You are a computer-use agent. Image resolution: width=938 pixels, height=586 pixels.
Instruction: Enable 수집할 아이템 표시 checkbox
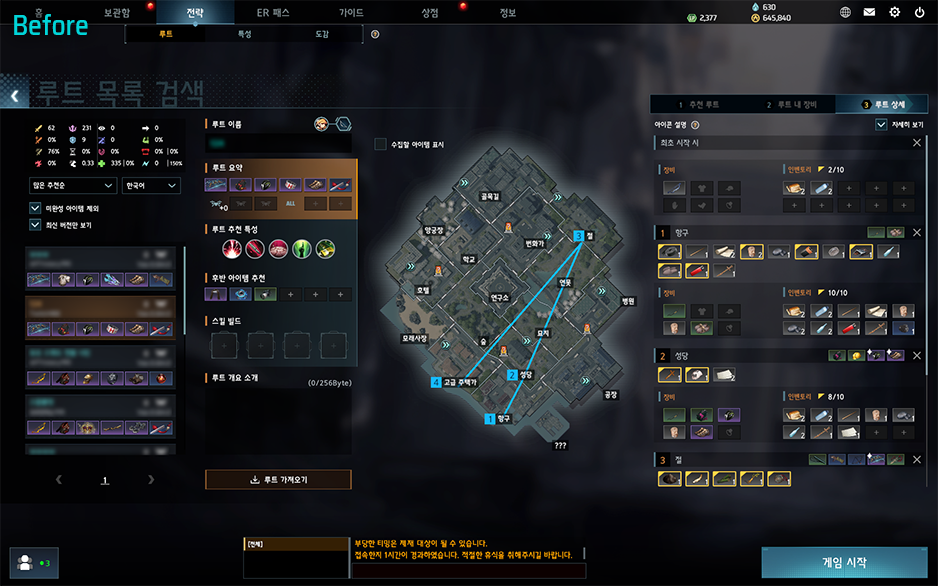[x=380, y=144]
